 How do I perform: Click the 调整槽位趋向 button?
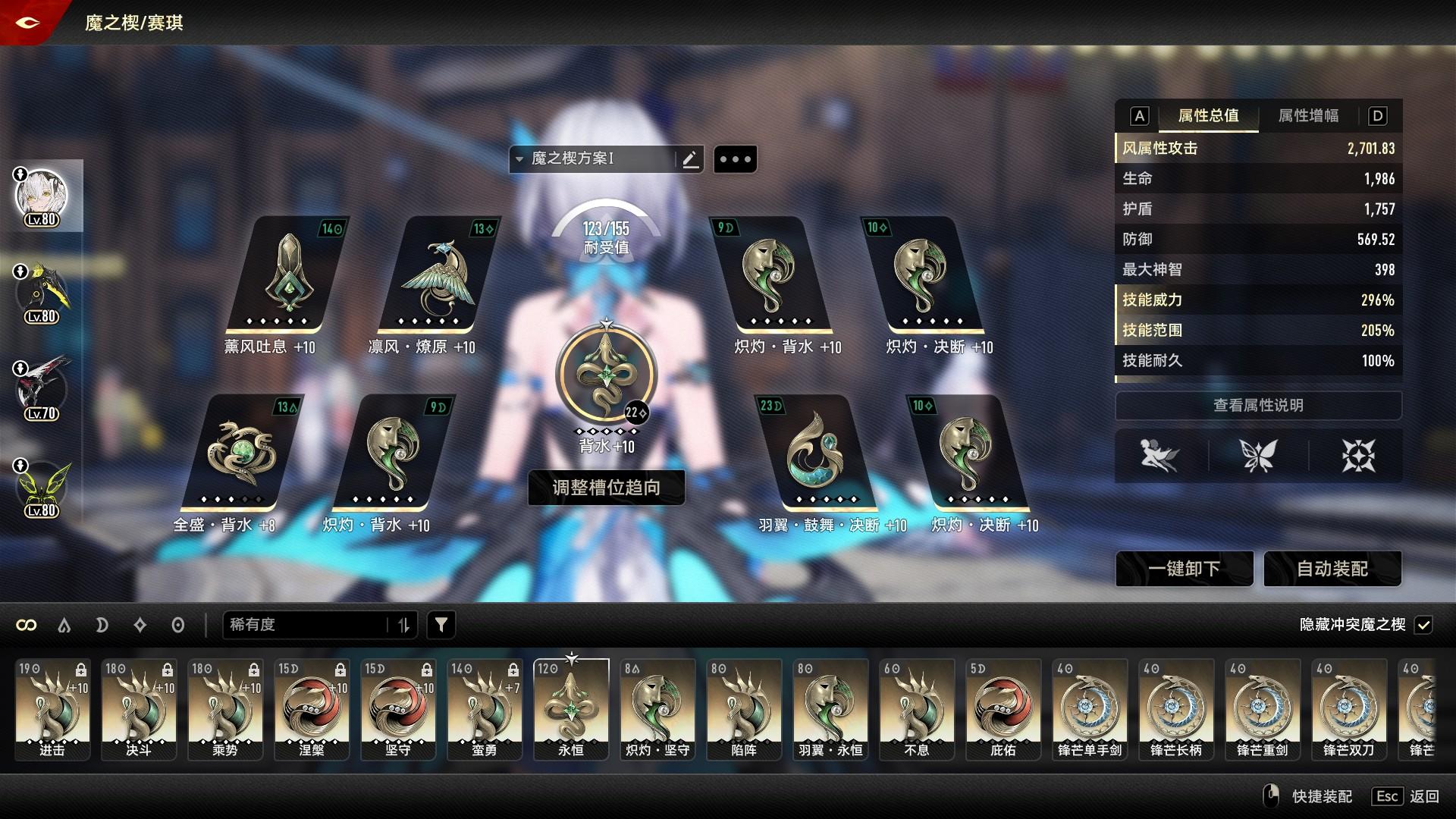pos(606,488)
